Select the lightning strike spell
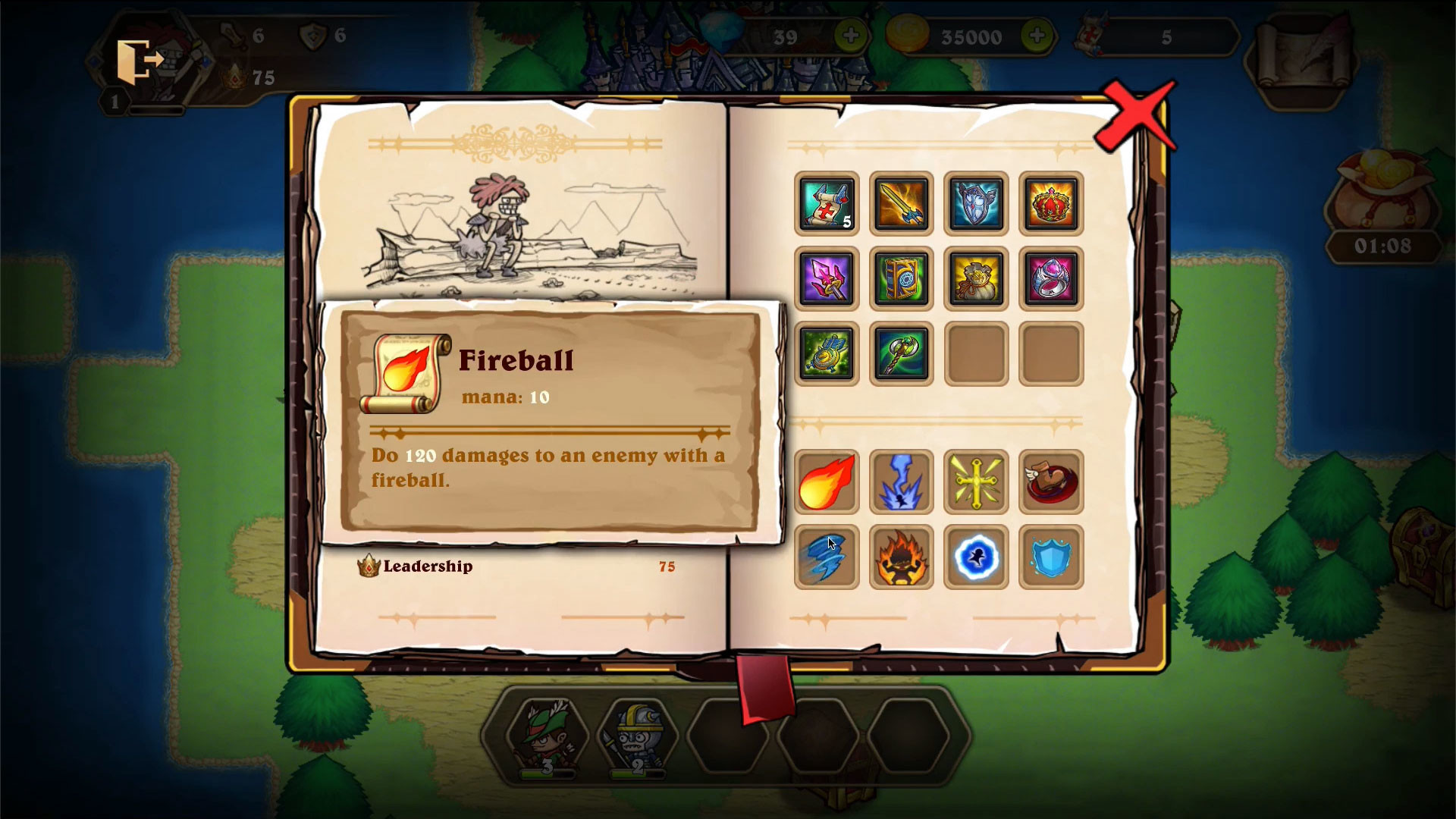This screenshot has height=819, width=1456. click(x=901, y=482)
